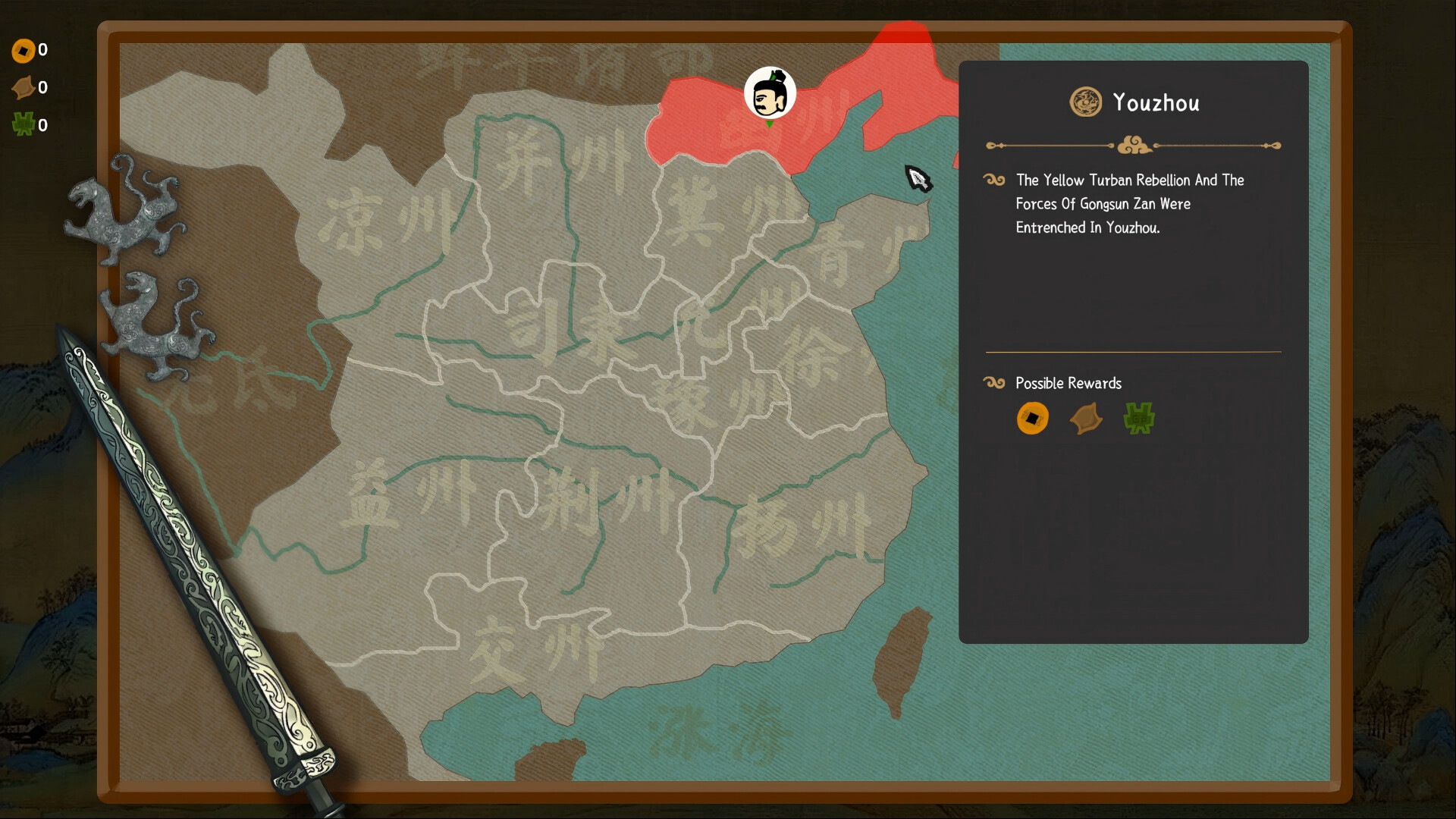
Task: Select the leather reward icon in the panel
Action: (1084, 419)
